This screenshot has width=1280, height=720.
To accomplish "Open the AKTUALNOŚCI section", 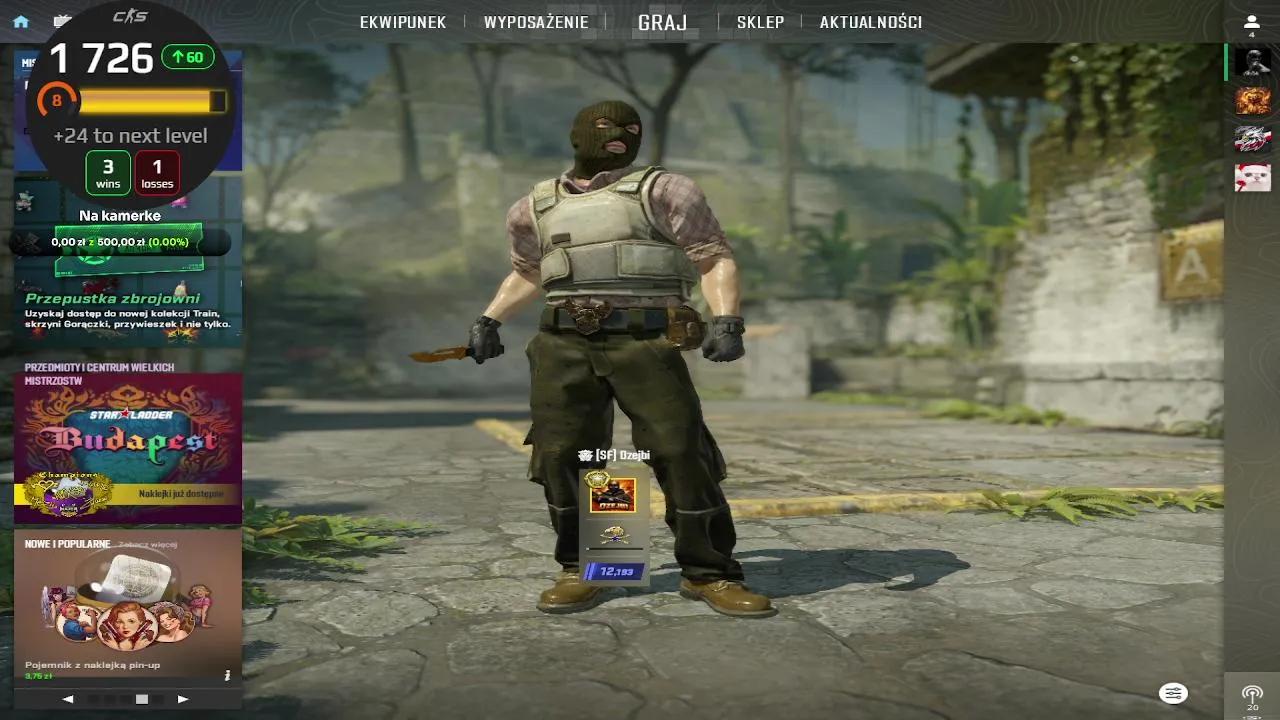I will tap(870, 21).
